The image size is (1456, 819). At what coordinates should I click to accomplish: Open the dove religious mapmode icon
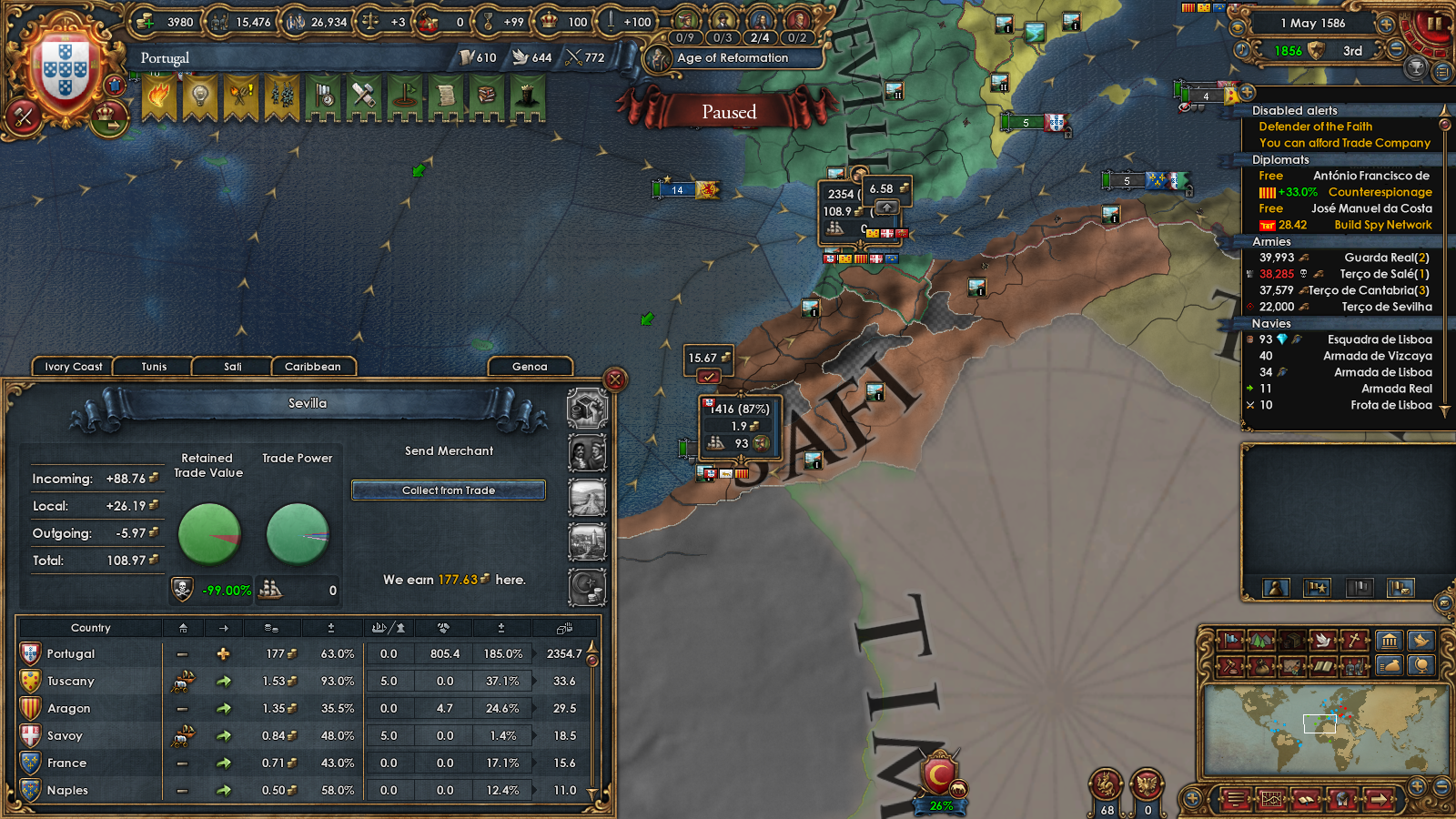click(x=1323, y=642)
